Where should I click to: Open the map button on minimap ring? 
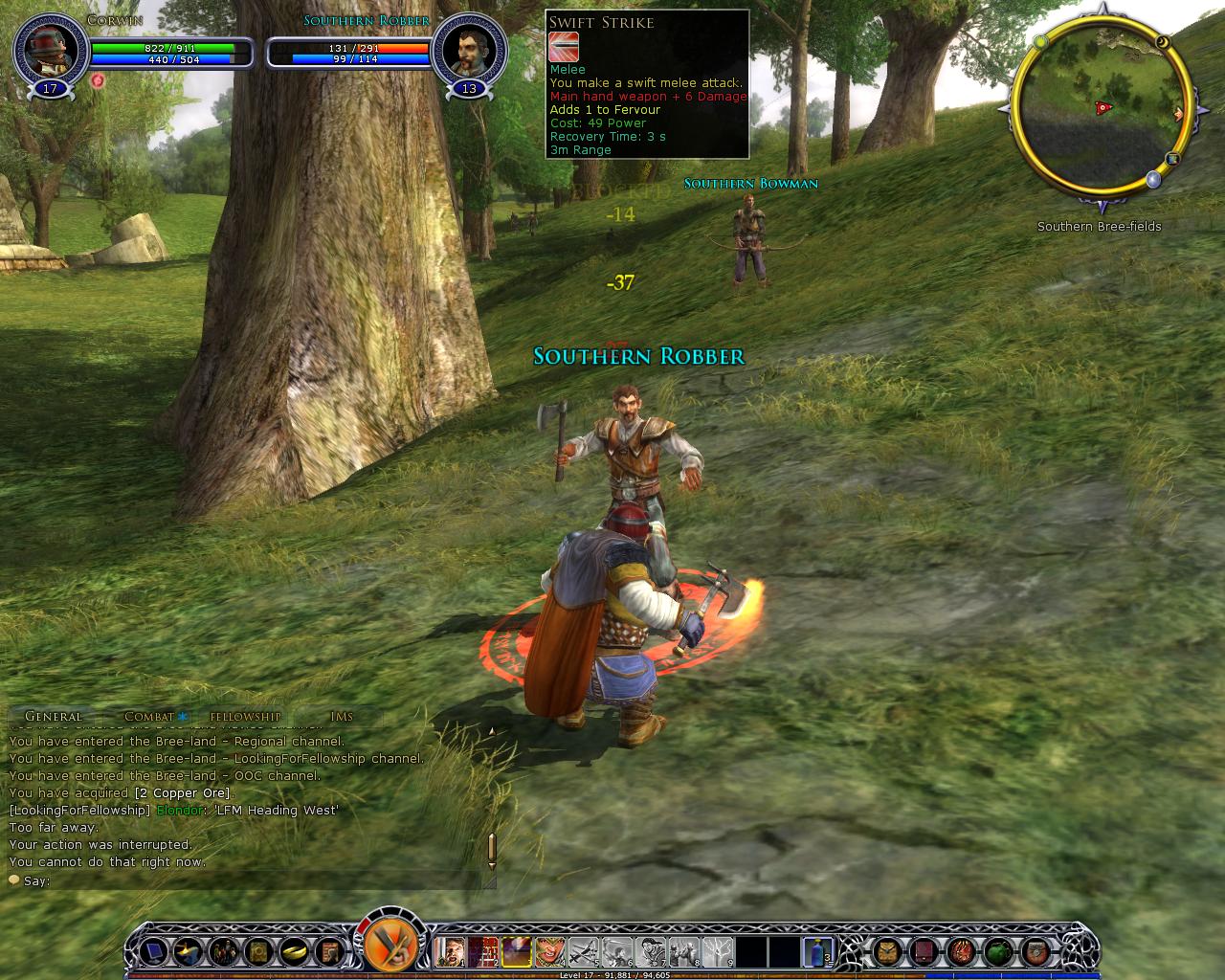[1172, 160]
